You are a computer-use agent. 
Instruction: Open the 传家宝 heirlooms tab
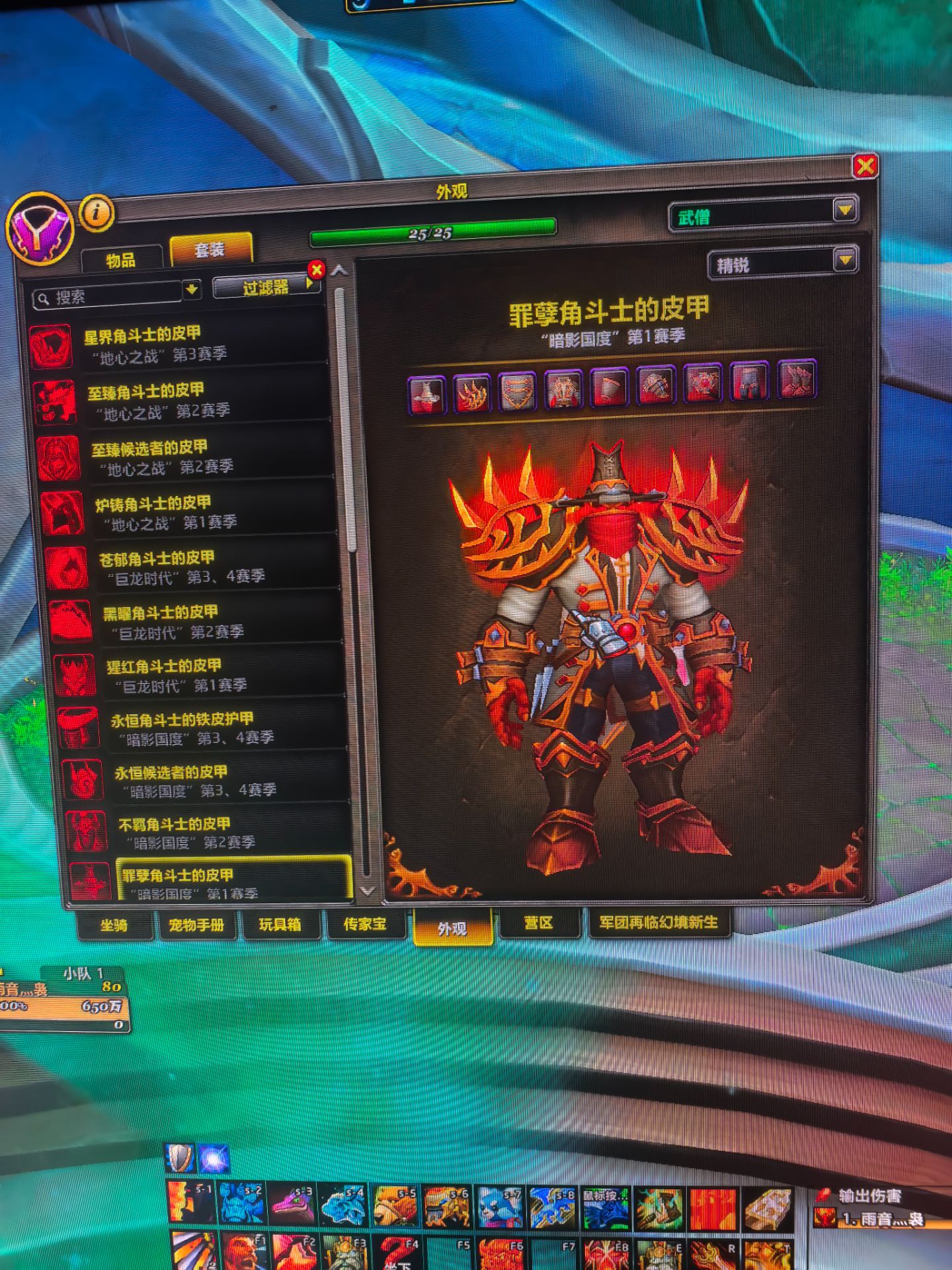pyautogui.click(x=365, y=923)
